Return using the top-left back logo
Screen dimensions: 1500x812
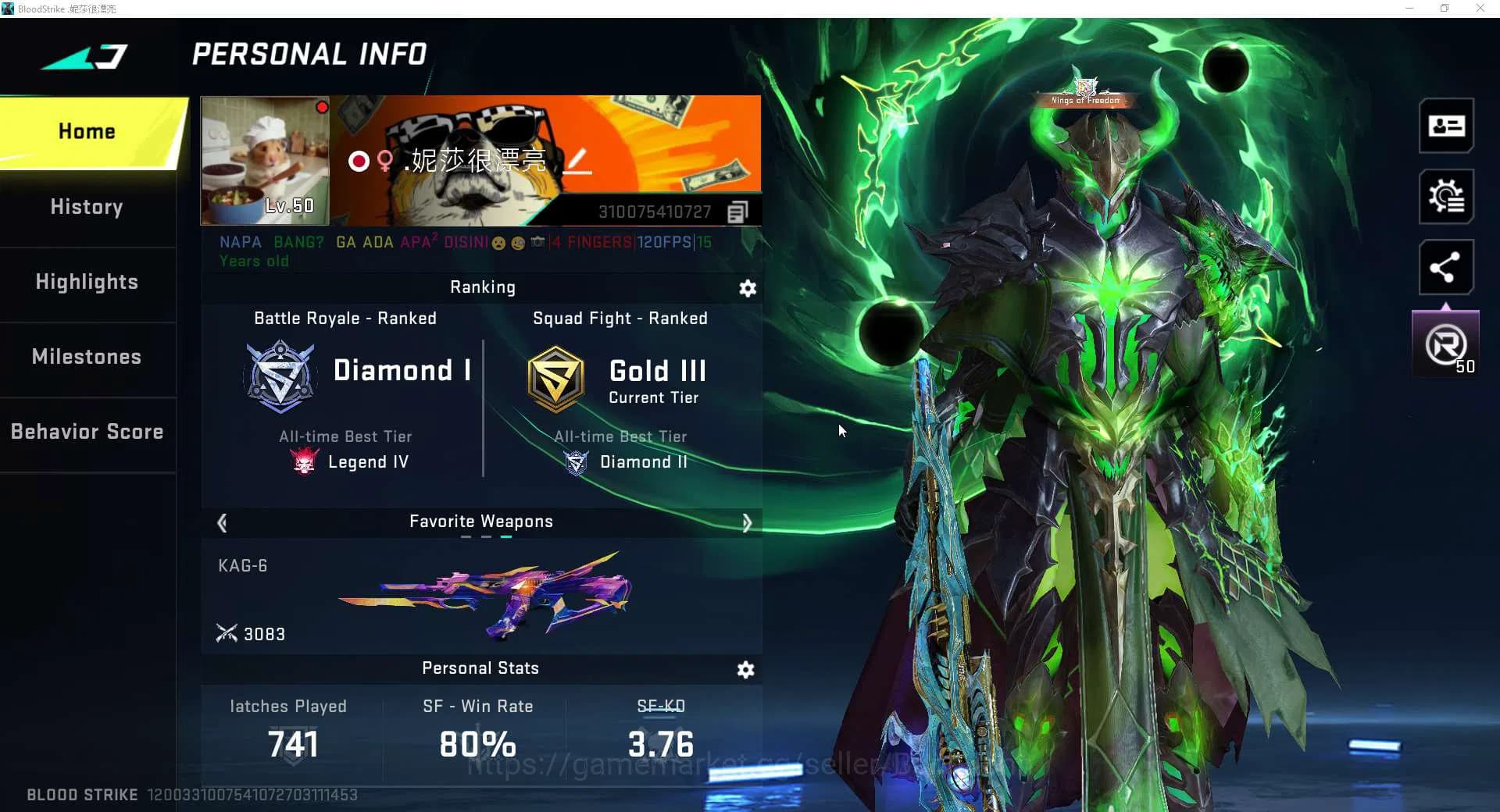point(86,56)
